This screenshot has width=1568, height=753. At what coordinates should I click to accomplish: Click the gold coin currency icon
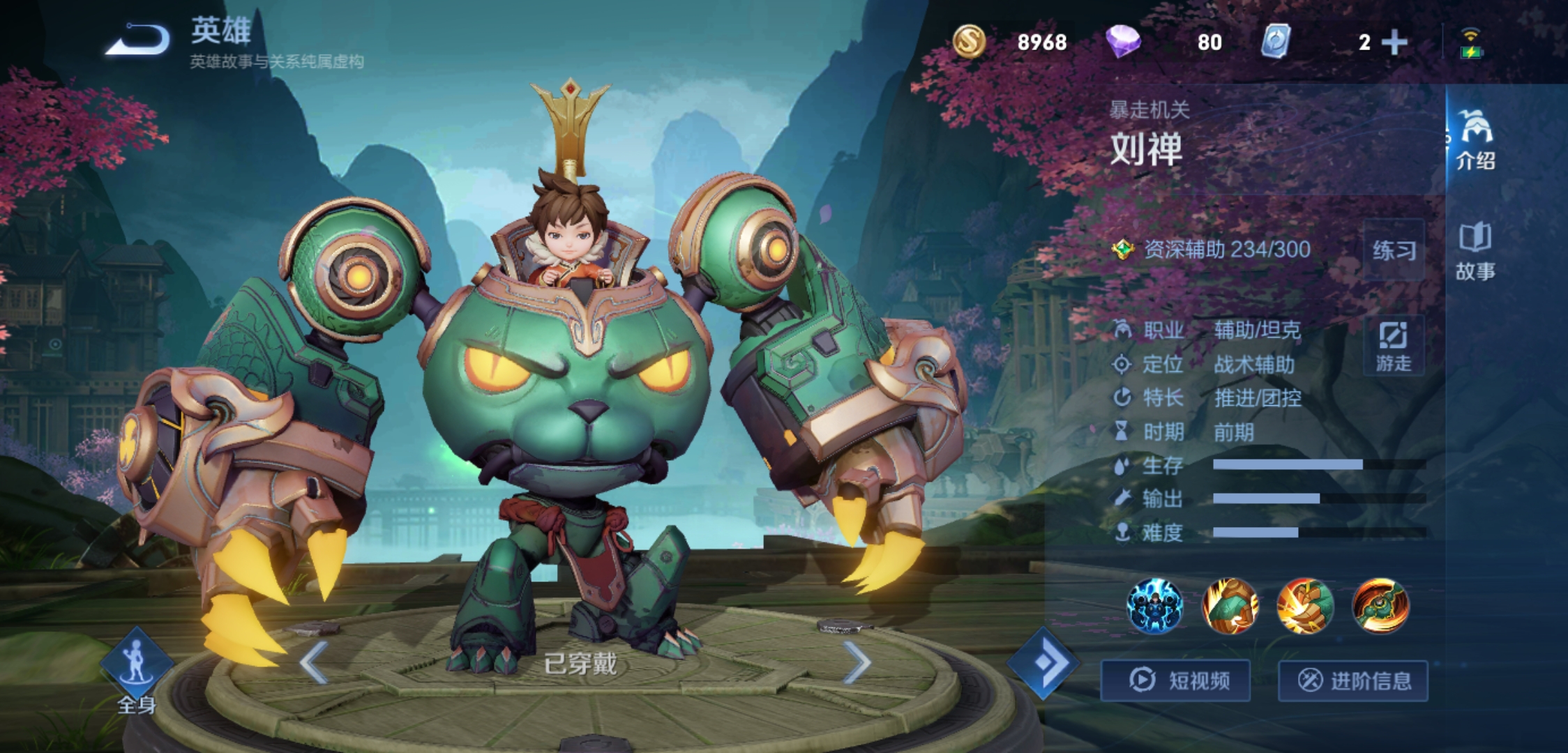(x=969, y=41)
